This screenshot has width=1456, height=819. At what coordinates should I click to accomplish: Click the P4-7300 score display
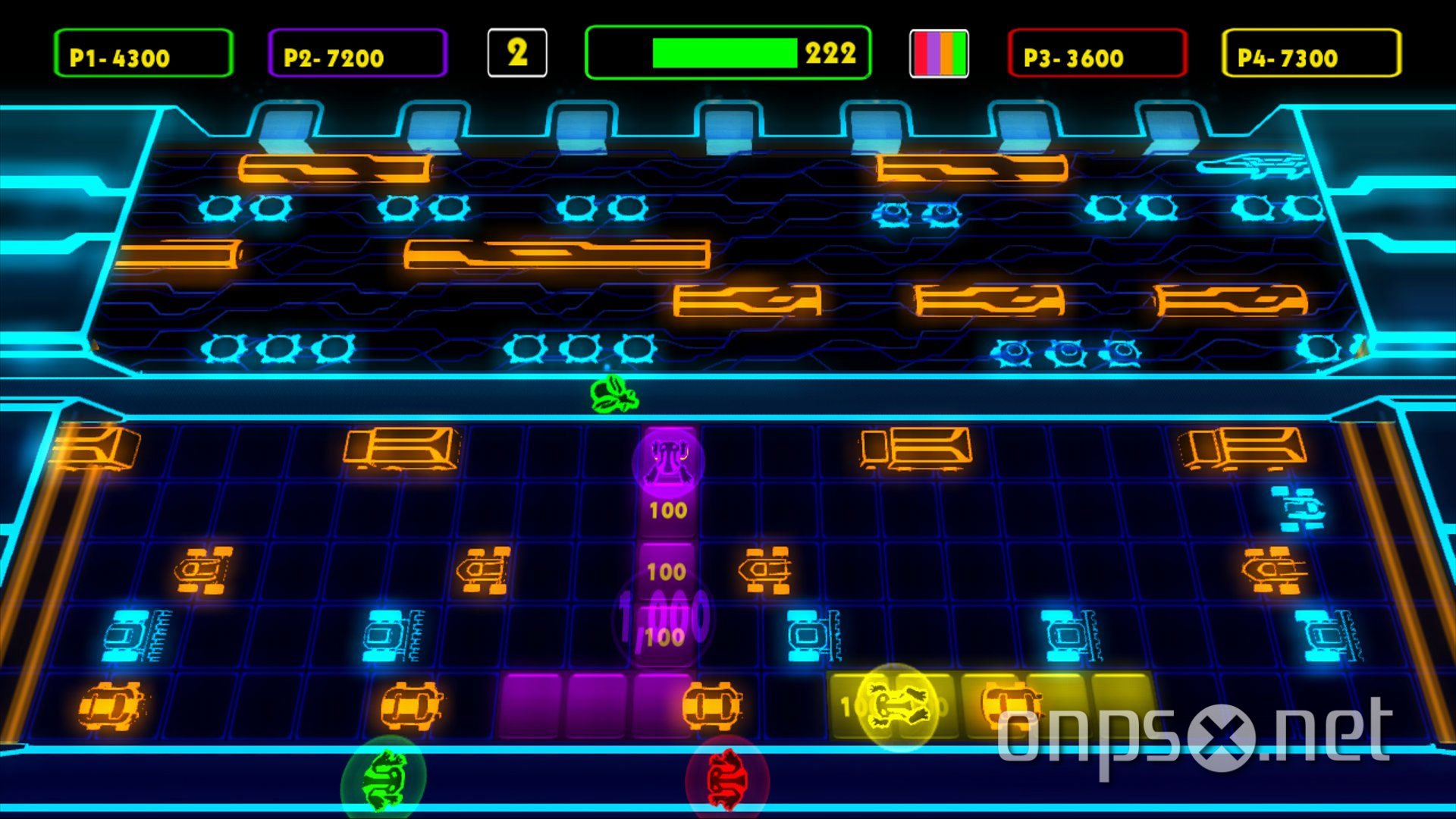click(x=1312, y=55)
